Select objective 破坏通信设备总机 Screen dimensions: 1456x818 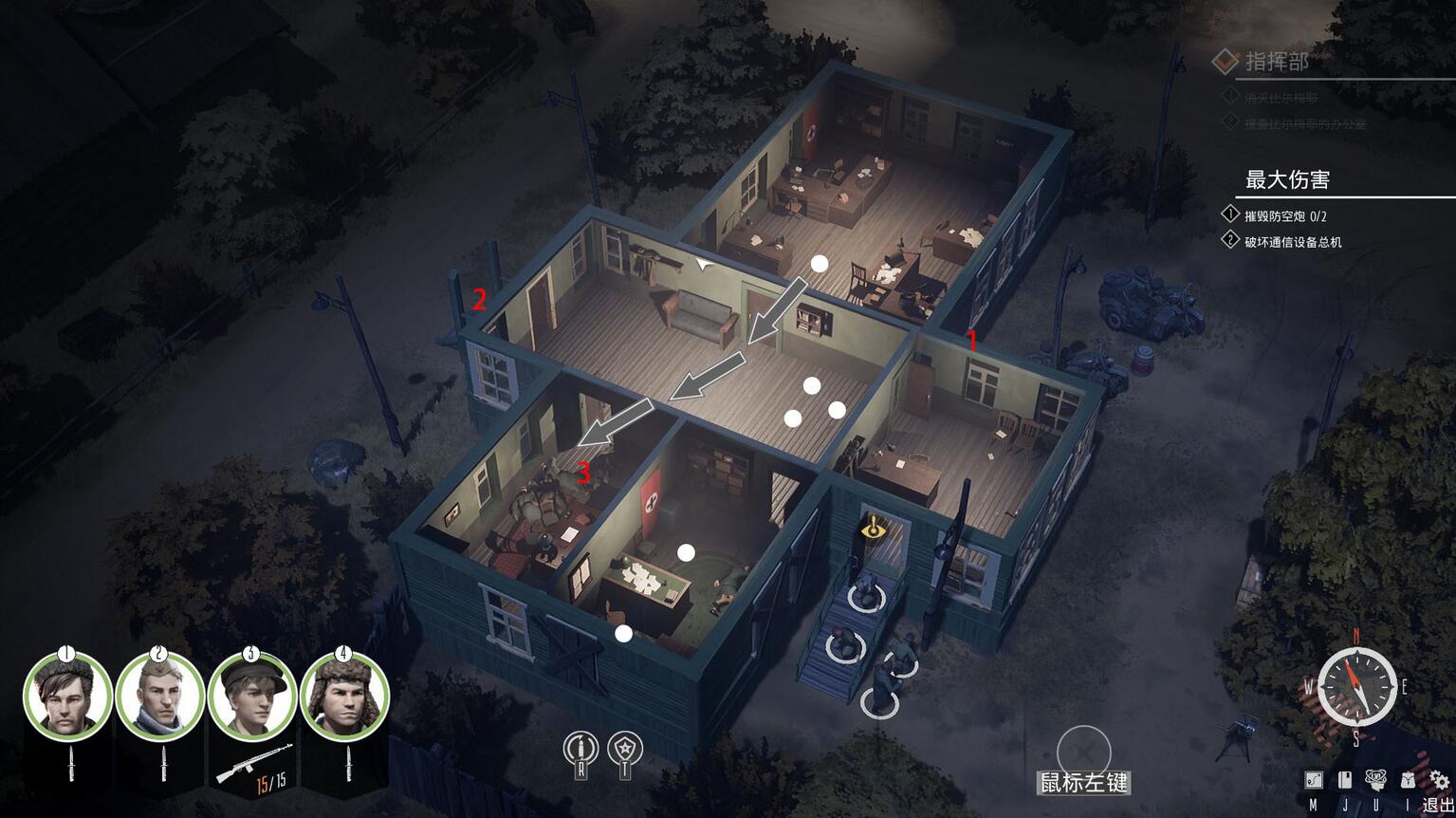tap(1293, 242)
